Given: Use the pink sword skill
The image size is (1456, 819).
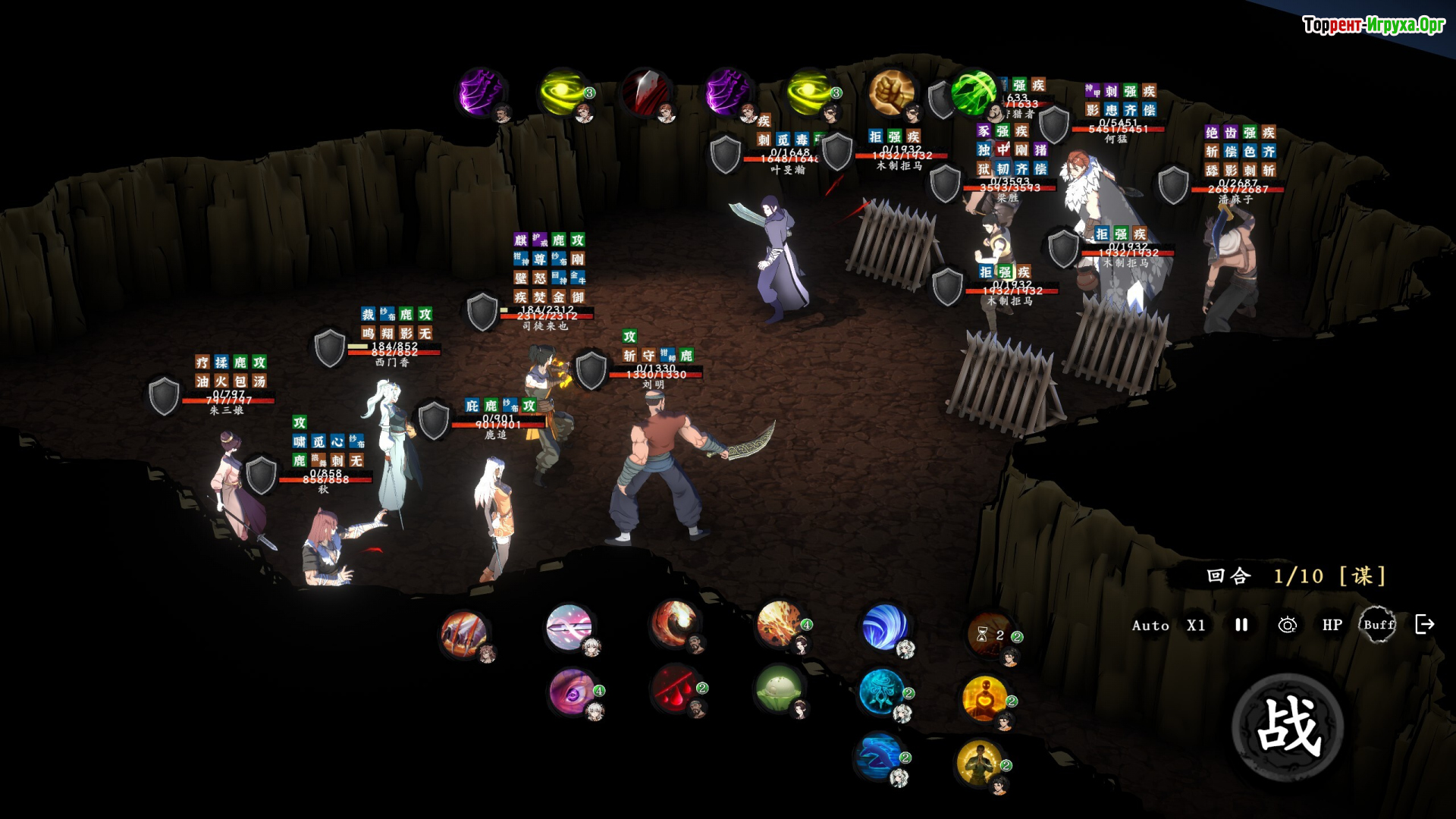Looking at the screenshot, I should coord(569,627).
